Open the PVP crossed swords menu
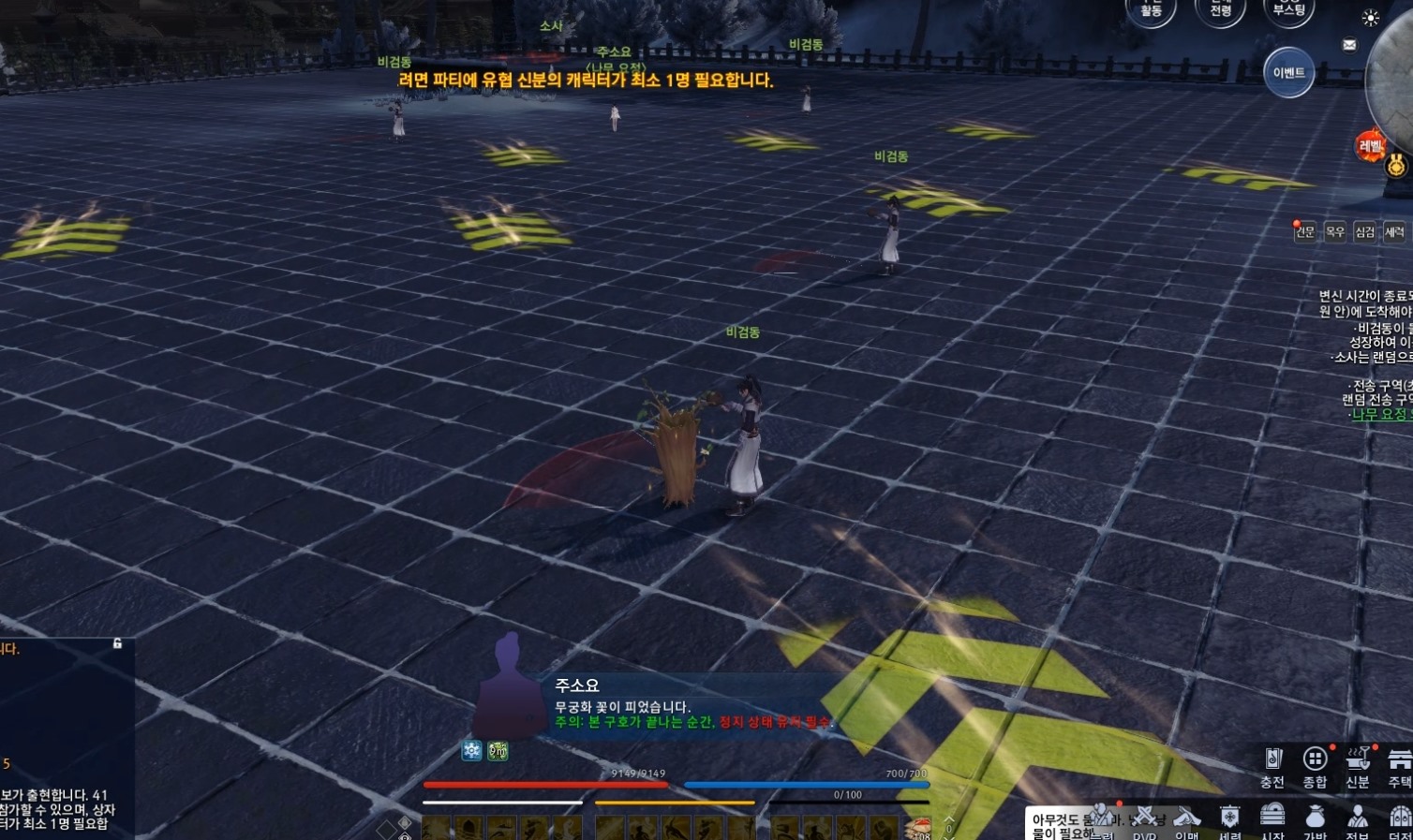This screenshot has width=1413, height=840. coord(1145,820)
